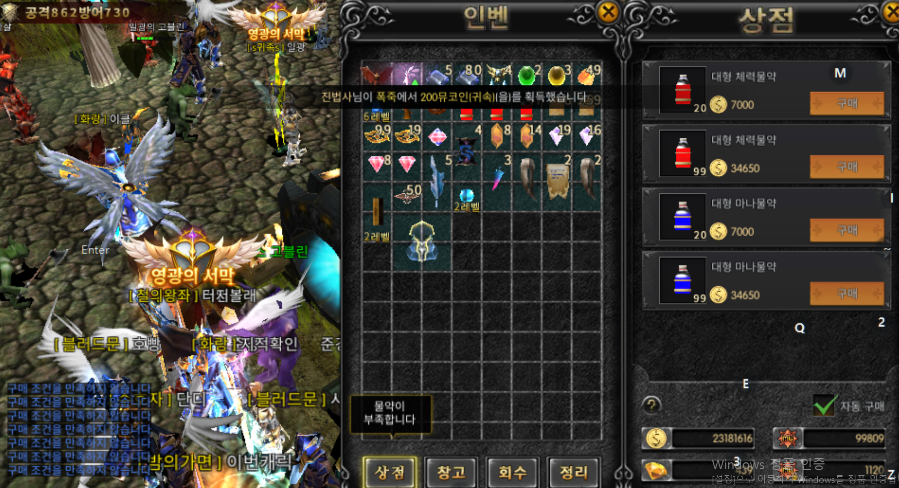
Task: Select the green orb item slot
Action: click(527, 76)
